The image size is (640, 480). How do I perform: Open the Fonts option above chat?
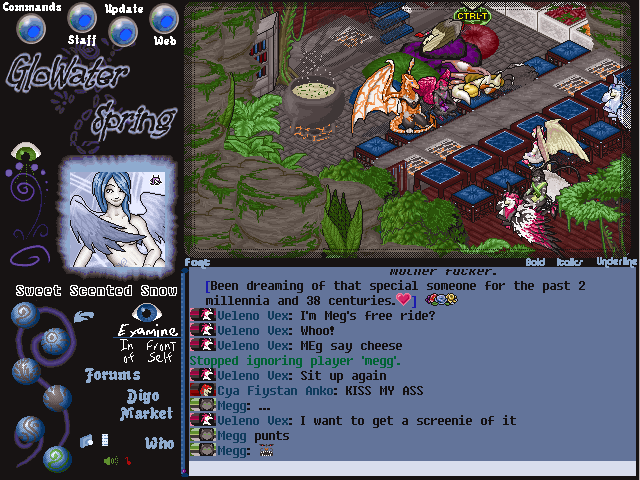point(196,262)
